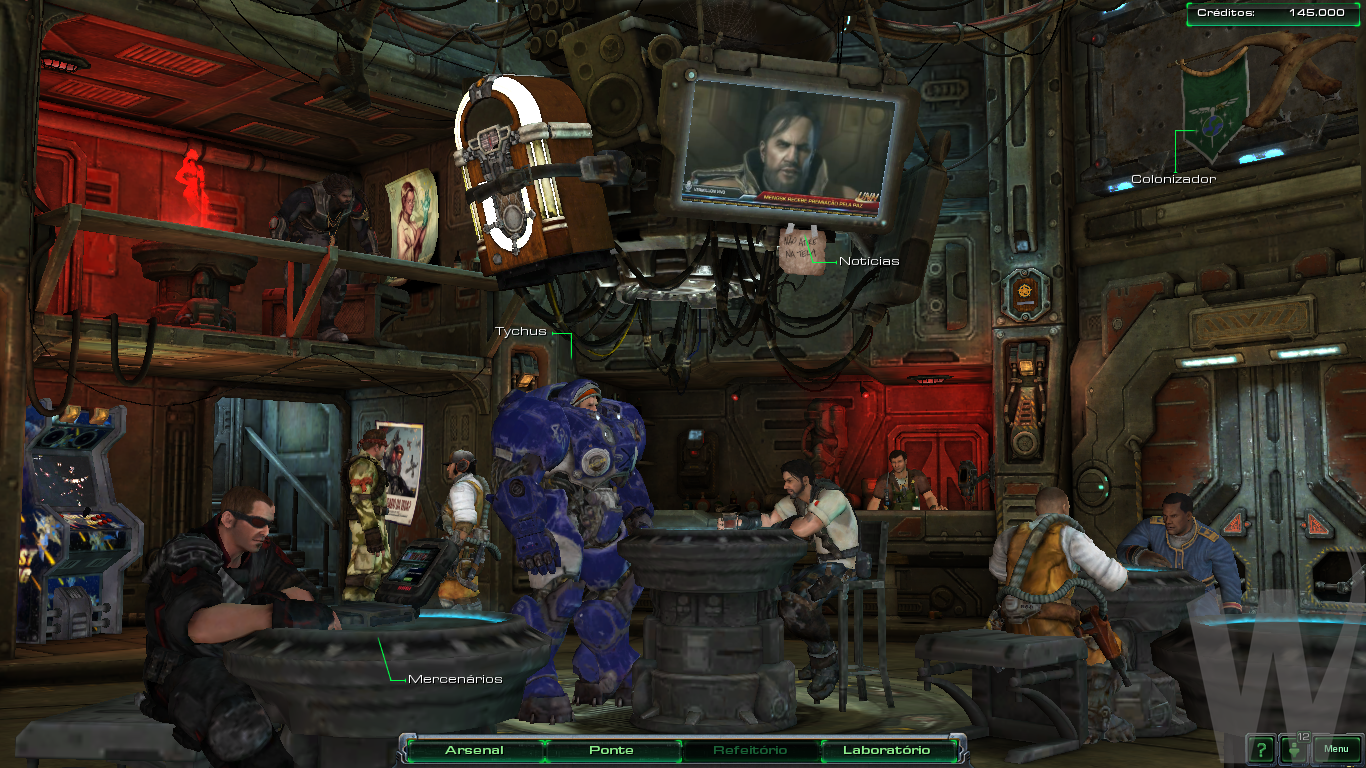Open the Laboratório tab
Image resolution: width=1366 pixels, height=768 pixels.
pyautogui.click(x=886, y=750)
